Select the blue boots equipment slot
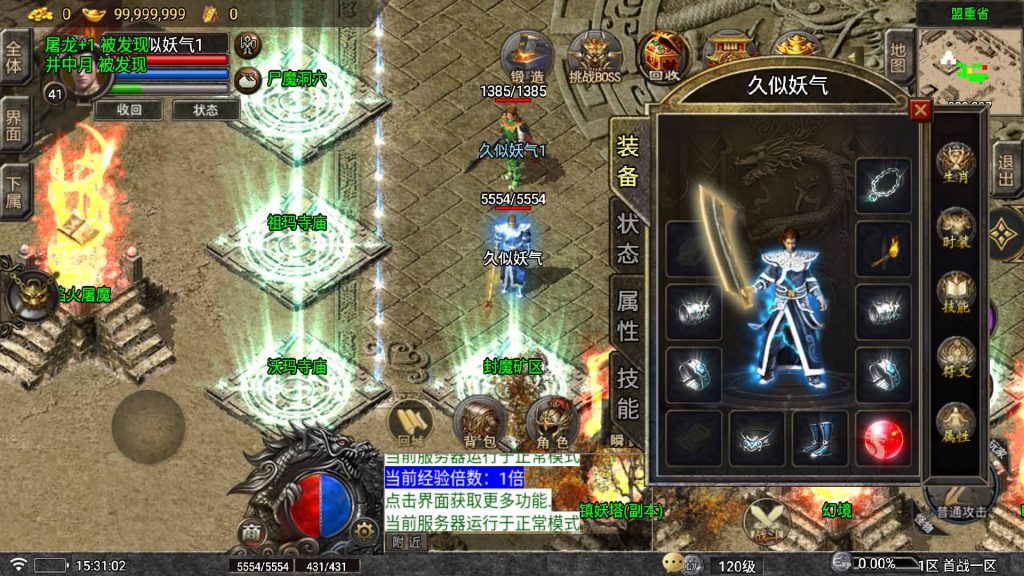Viewport: 1024px width, 576px height. (820, 438)
